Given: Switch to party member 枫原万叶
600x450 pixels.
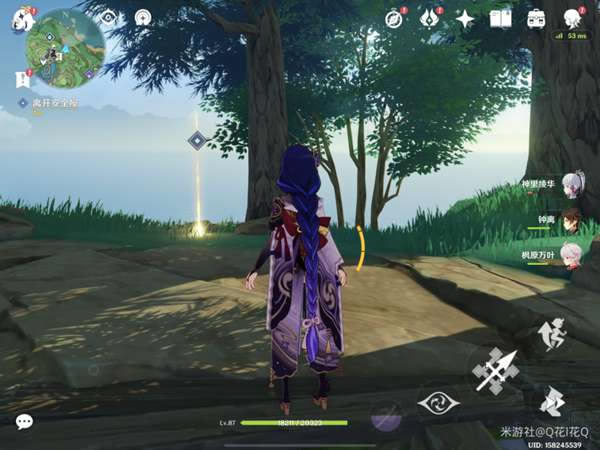Looking at the screenshot, I should [570, 254].
